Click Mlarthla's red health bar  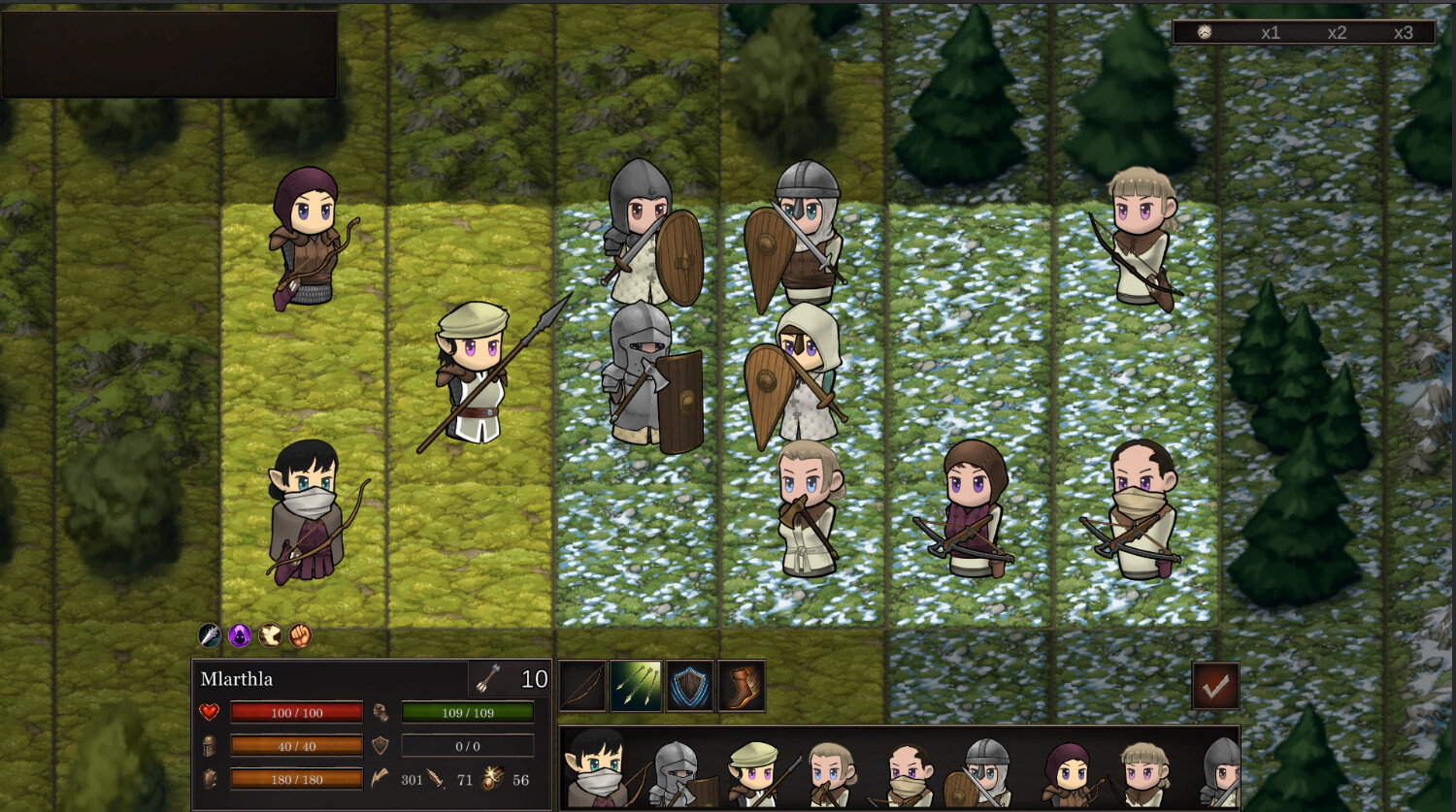point(296,711)
